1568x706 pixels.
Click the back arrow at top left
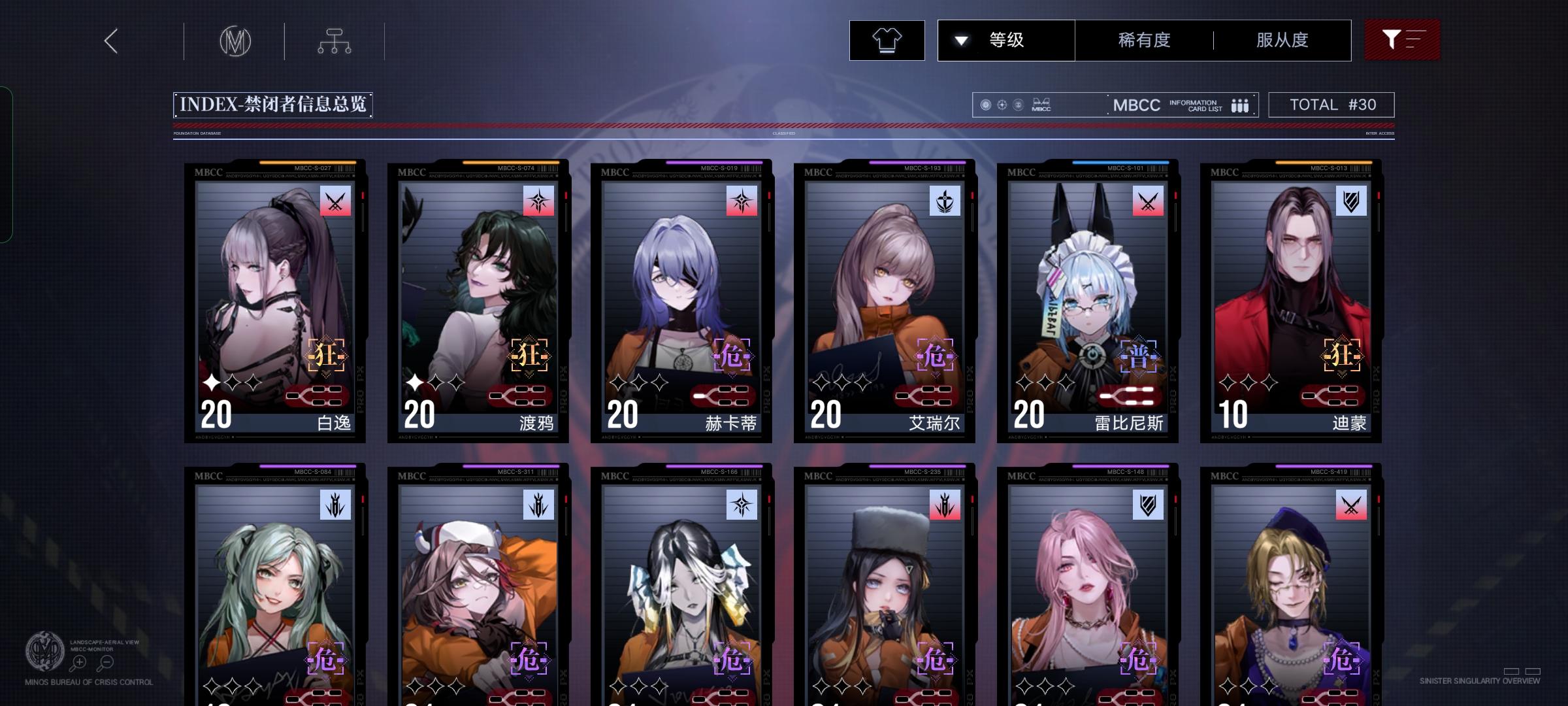click(110, 40)
